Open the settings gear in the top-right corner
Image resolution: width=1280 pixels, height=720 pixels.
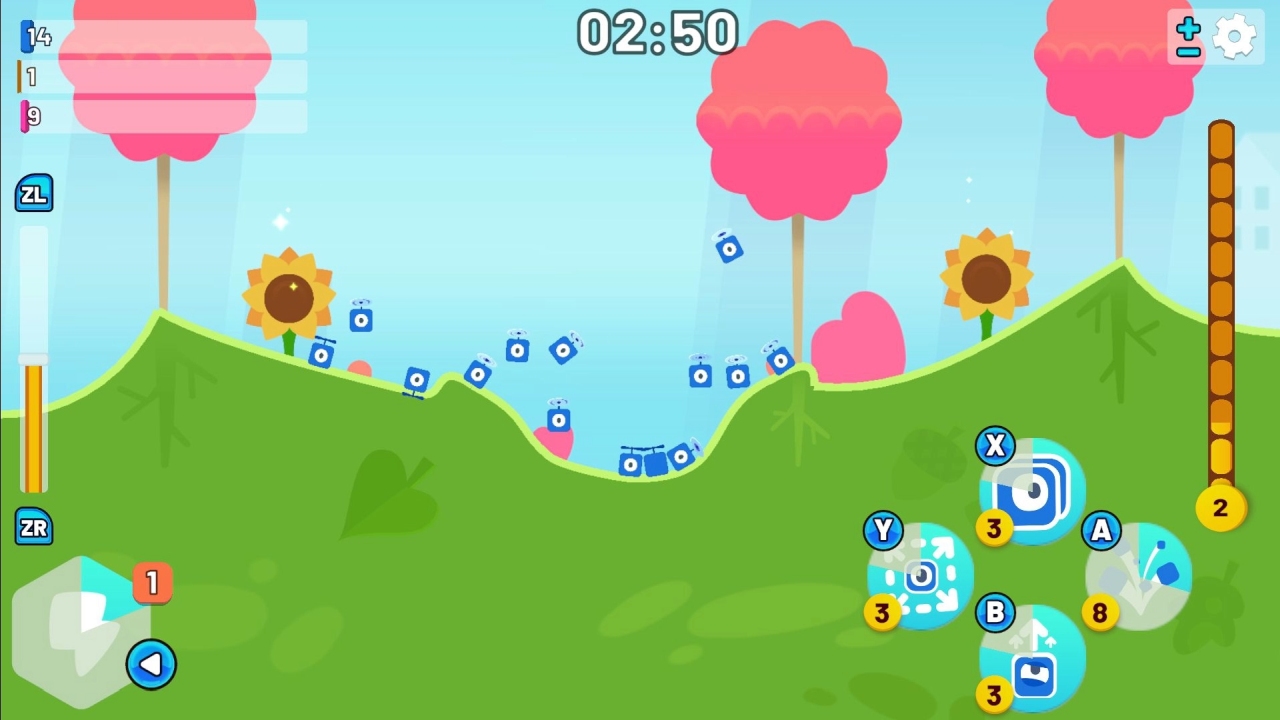tap(1236, 35)
